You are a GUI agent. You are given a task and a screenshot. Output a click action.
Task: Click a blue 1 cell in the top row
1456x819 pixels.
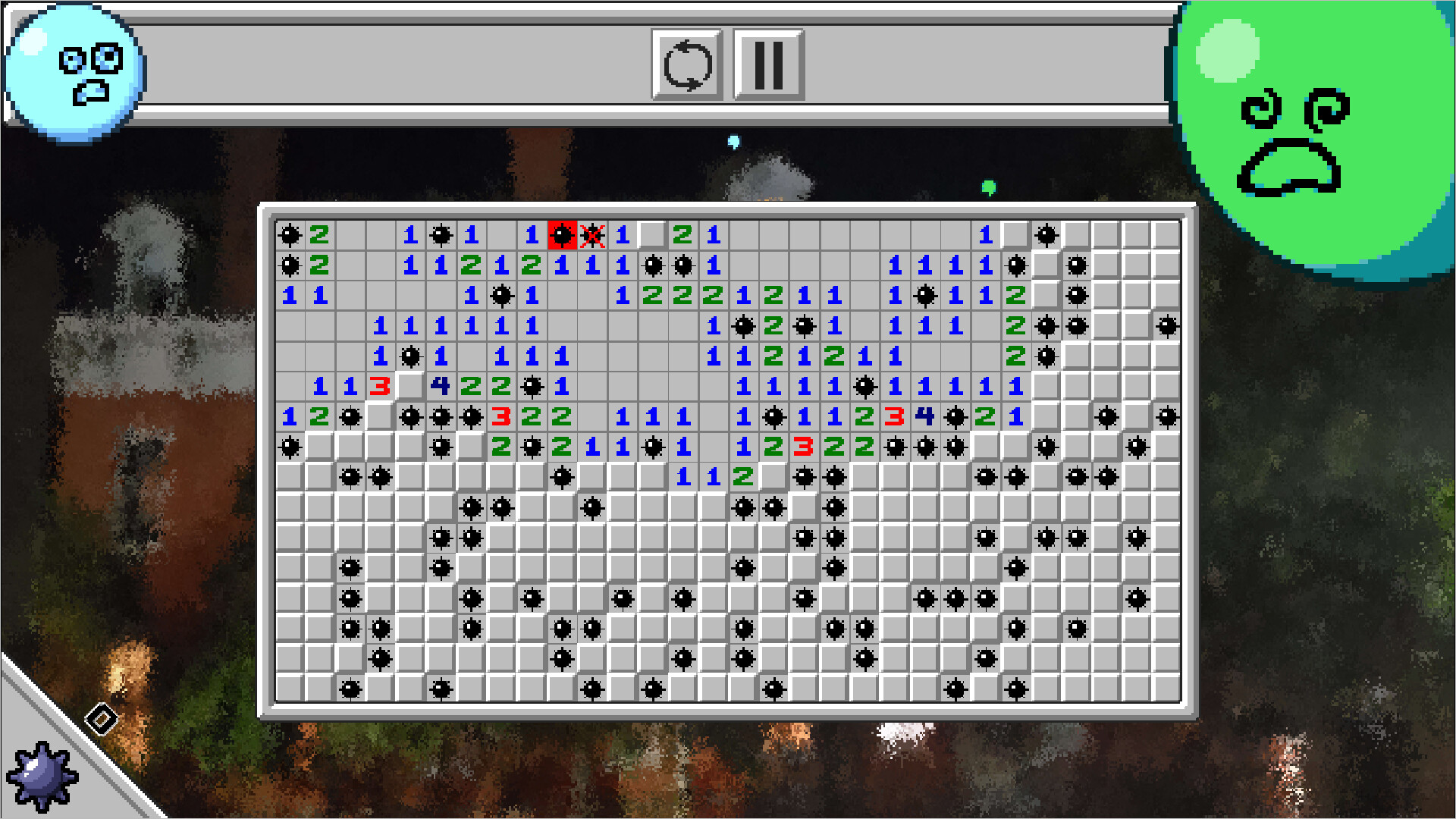tap(409, 235)
